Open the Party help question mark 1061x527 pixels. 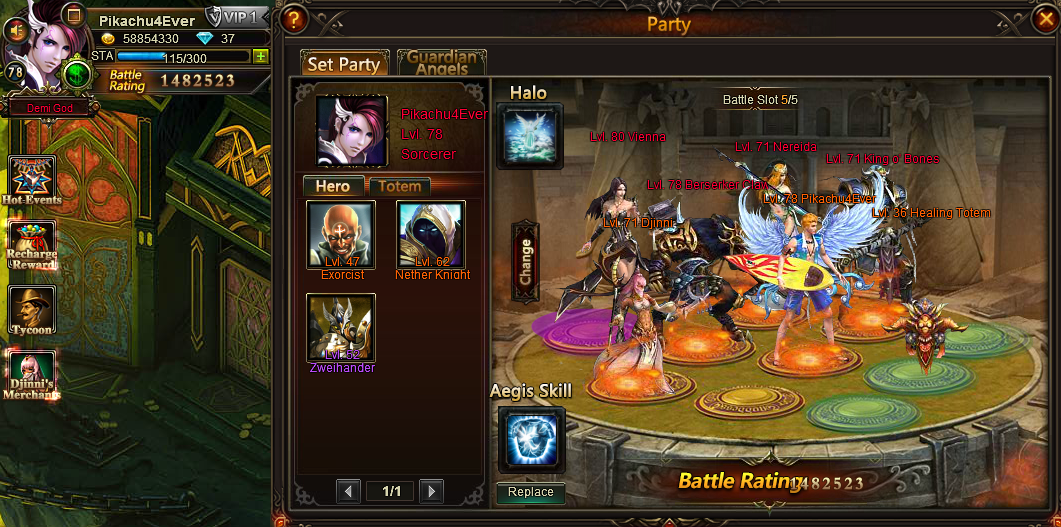(293, 18)
